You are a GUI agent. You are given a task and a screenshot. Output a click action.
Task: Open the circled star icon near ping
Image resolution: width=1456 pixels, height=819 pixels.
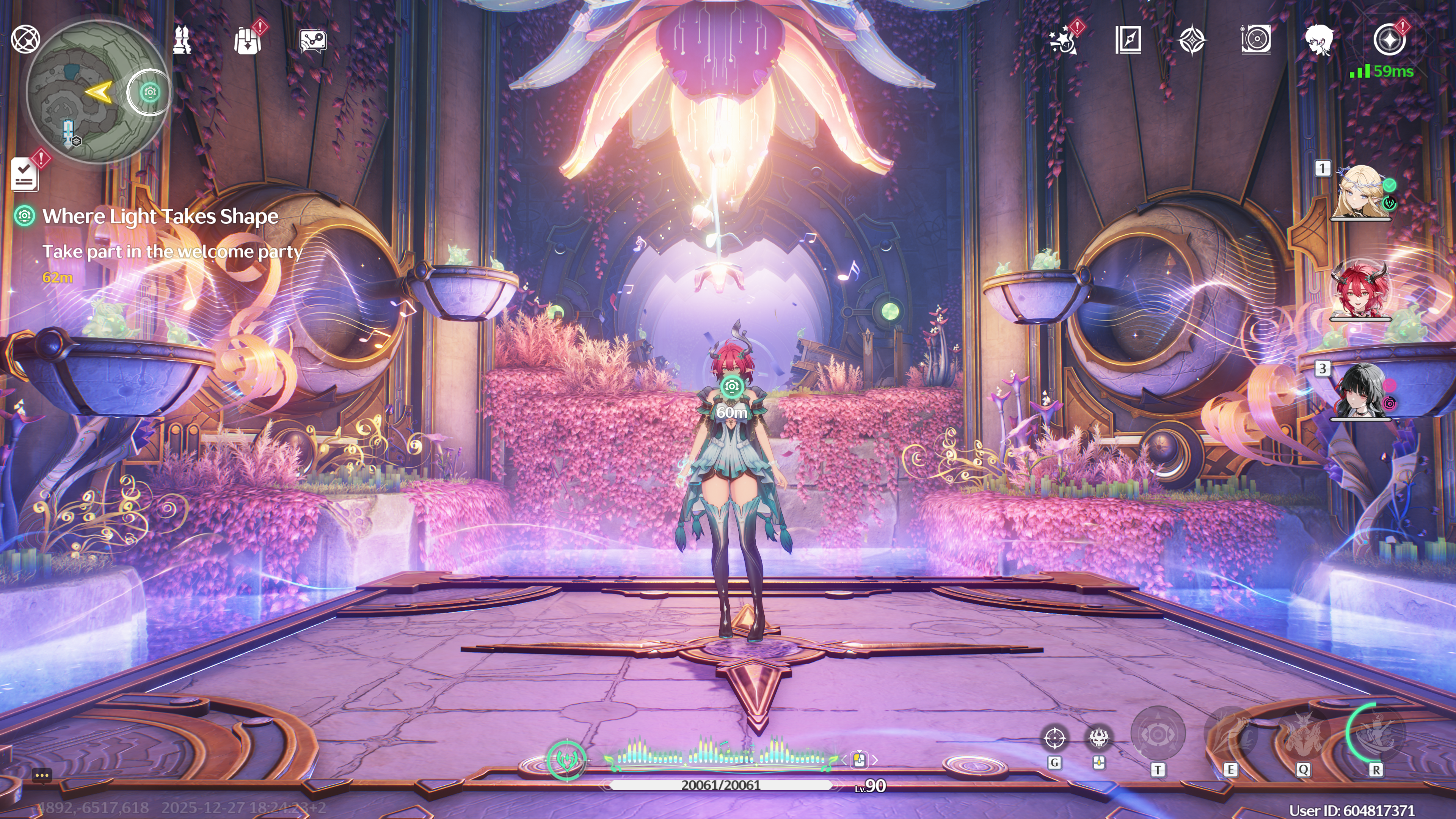pyautogui.click(x=1389, y=40)
